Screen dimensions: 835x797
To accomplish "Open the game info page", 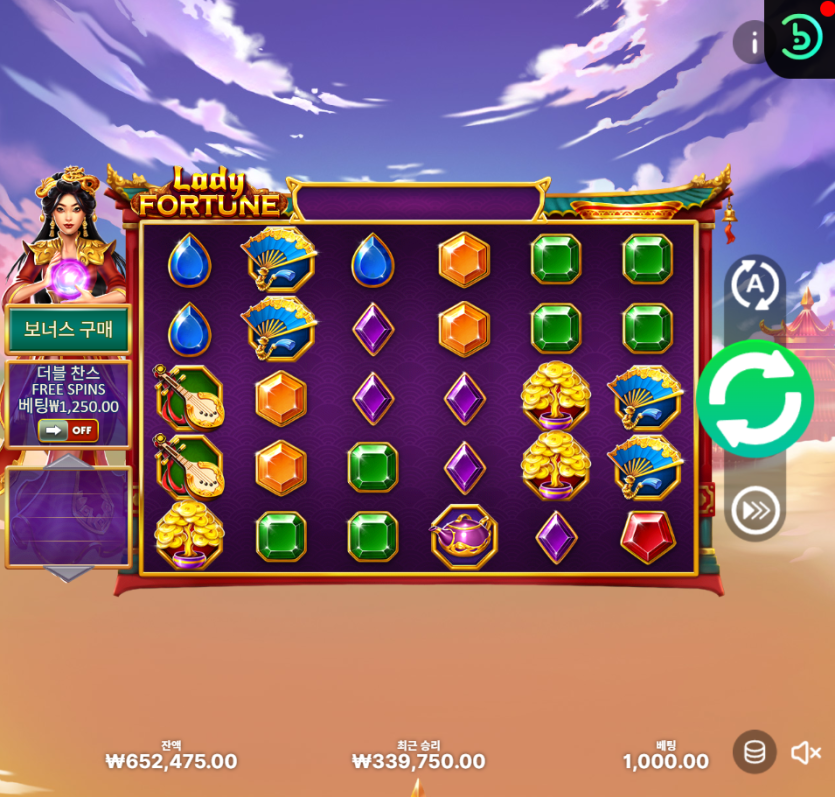I will click(x=752, y=42).
